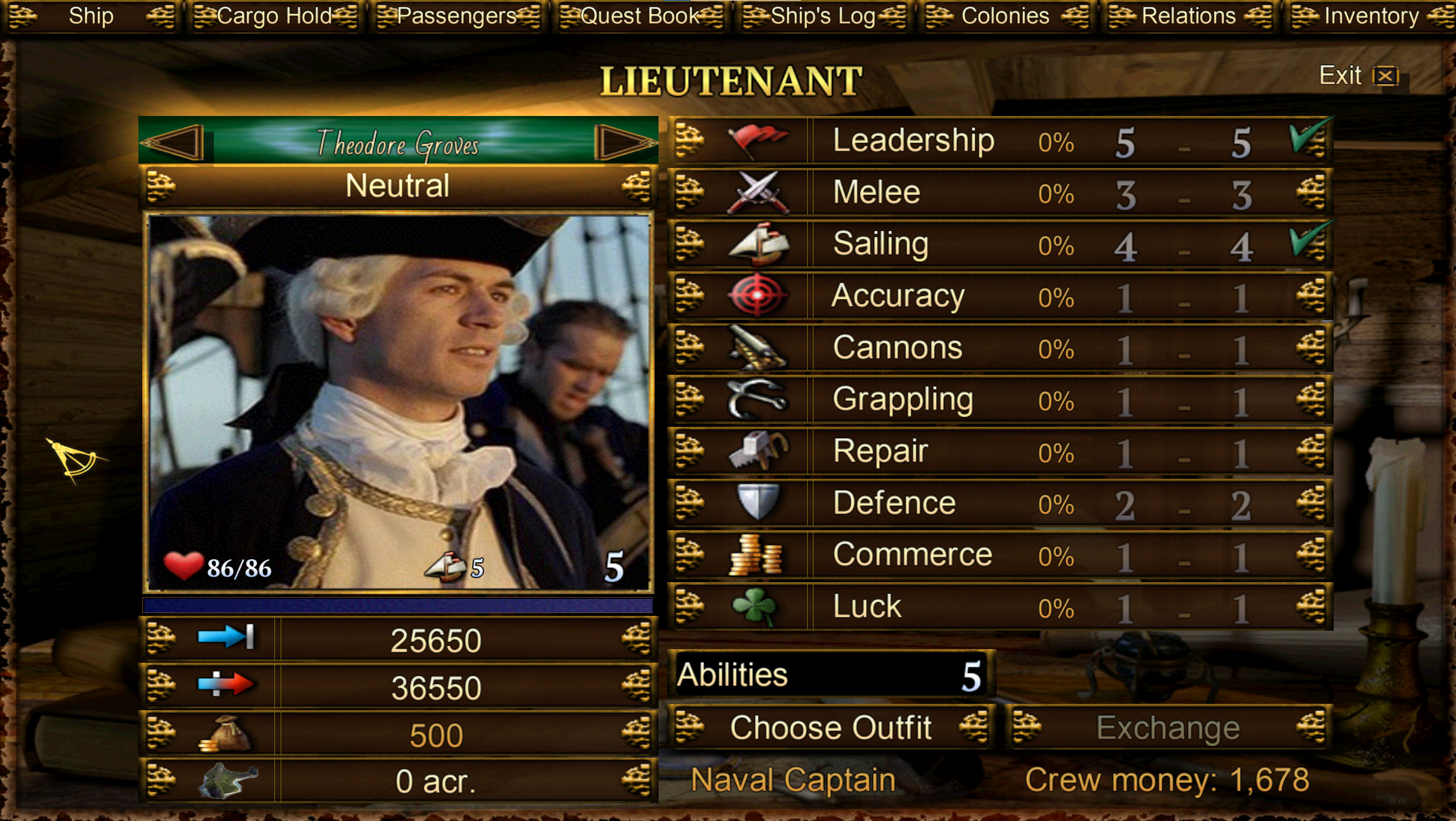
Task: Click the Choose Outfit button
Action: tap(831, 728)
